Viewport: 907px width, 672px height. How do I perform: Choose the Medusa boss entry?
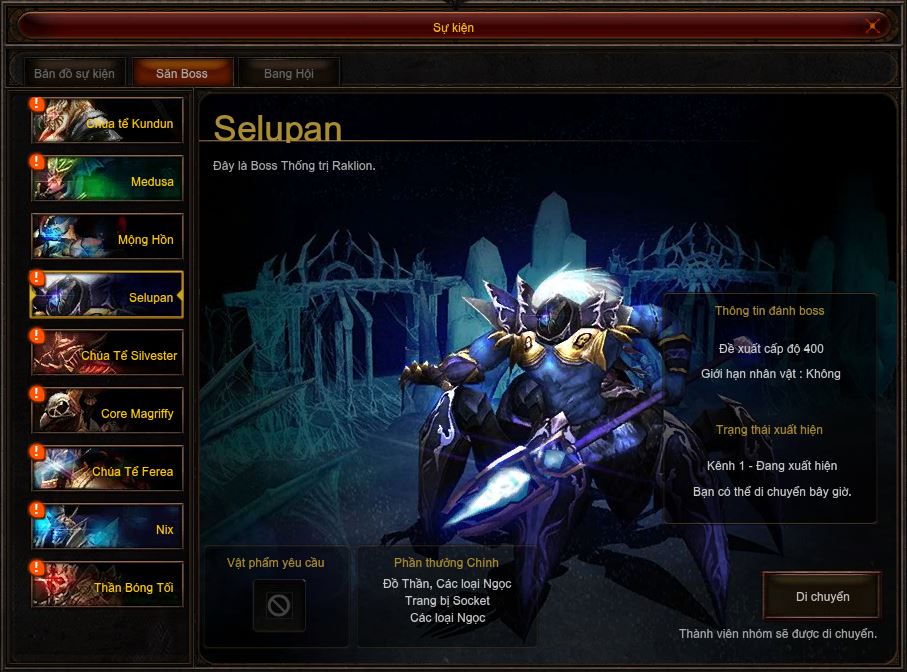click(108, 180)
